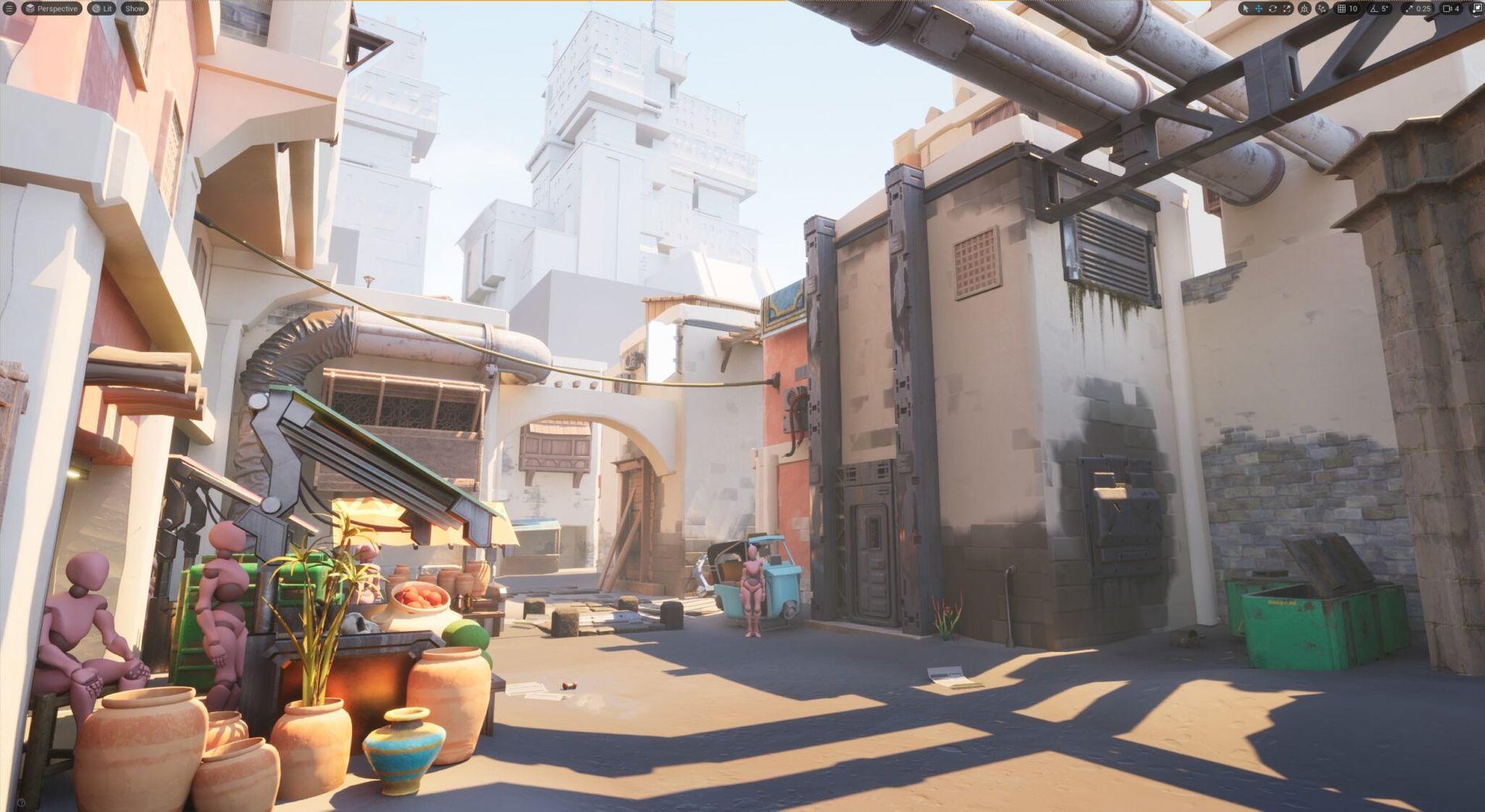
Task: Adjust camera speed setting showing 4
Action: pos(1451,9)
